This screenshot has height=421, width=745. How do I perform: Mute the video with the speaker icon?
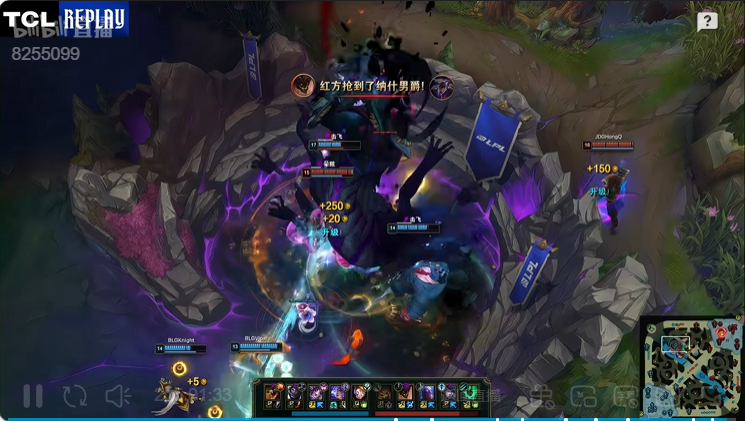[118, 396]
